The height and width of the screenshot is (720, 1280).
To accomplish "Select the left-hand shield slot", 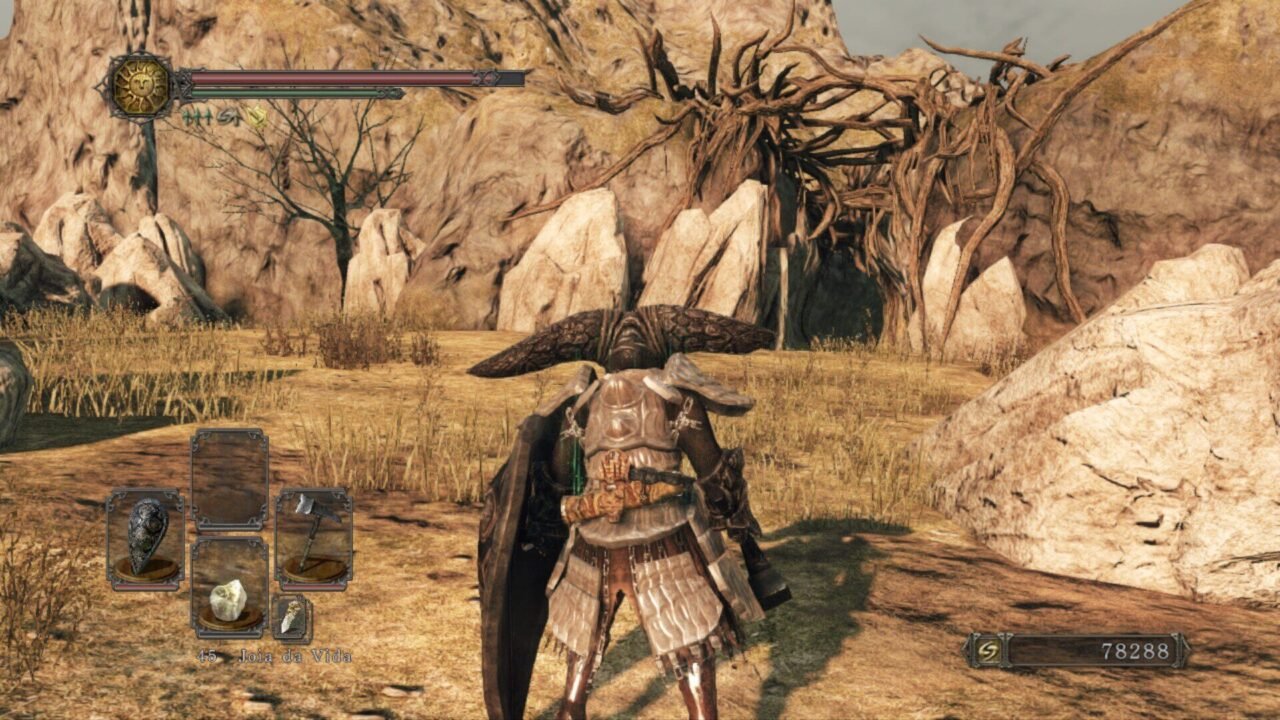I will tap(146, 539).
